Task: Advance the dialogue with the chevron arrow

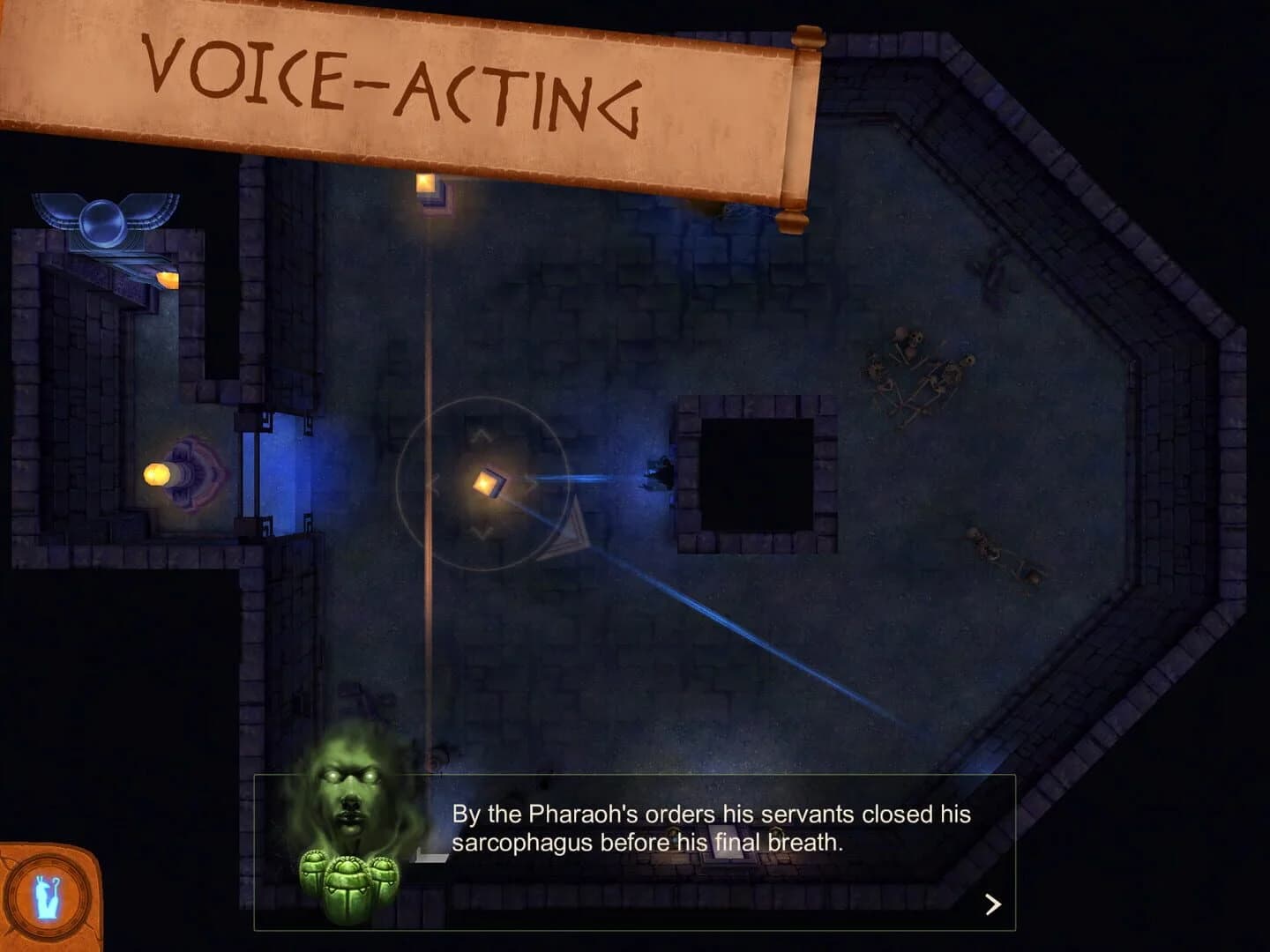Action: (991, 904)
